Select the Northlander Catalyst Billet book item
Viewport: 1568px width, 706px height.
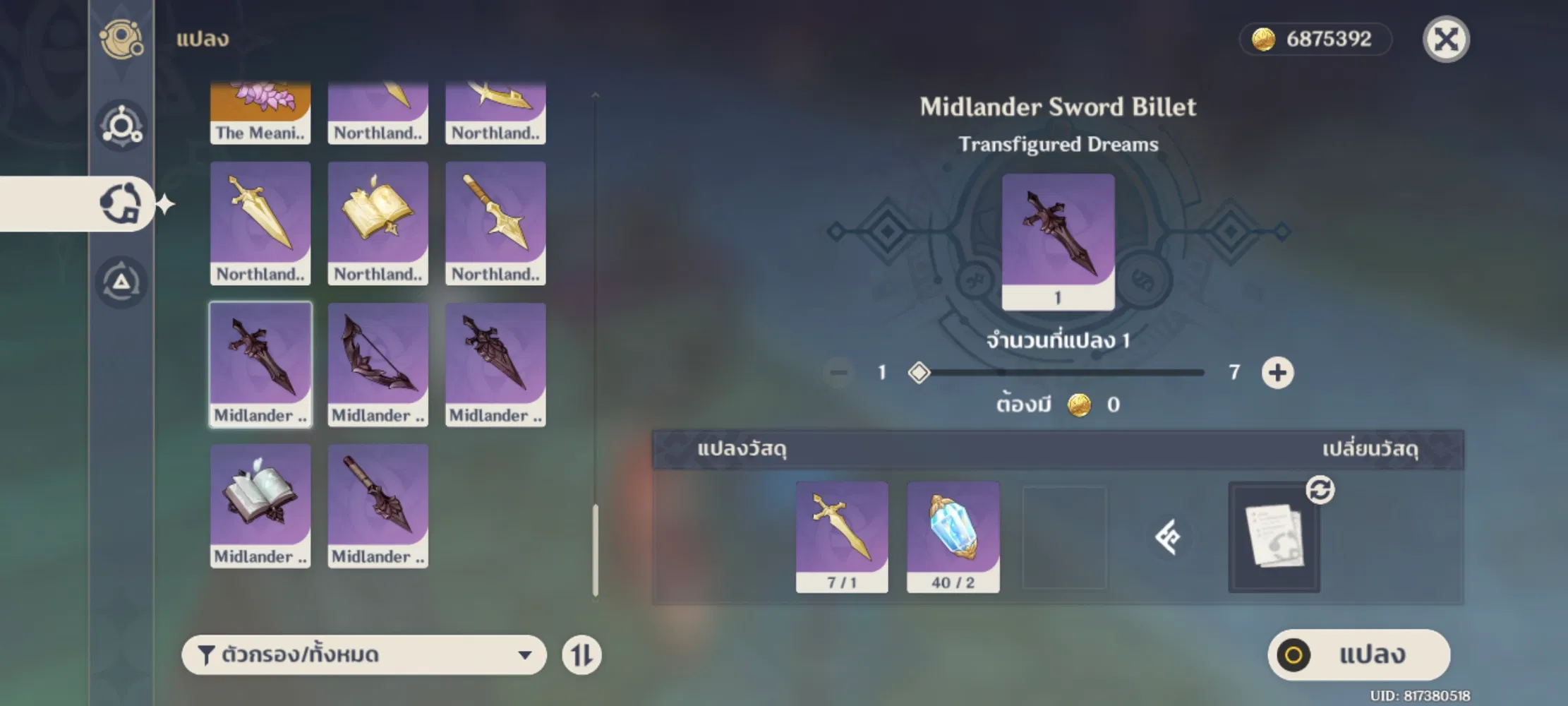(x=378, y=222)
